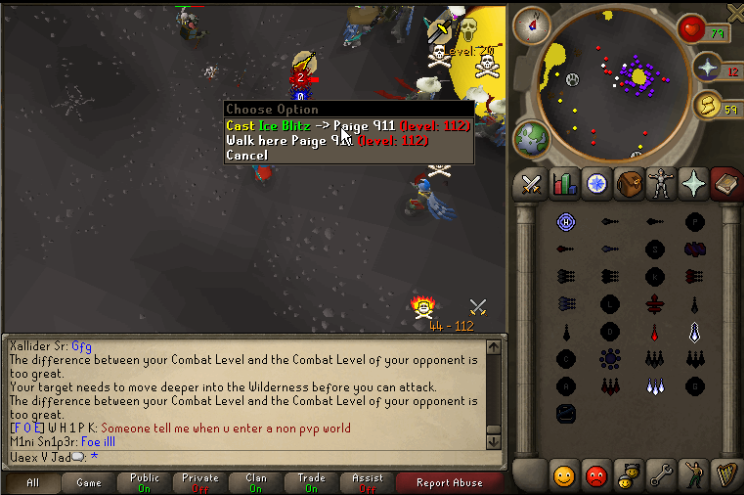Activate quick prayers via the prayer orb
744x495 pixels.
pos(708,67)
